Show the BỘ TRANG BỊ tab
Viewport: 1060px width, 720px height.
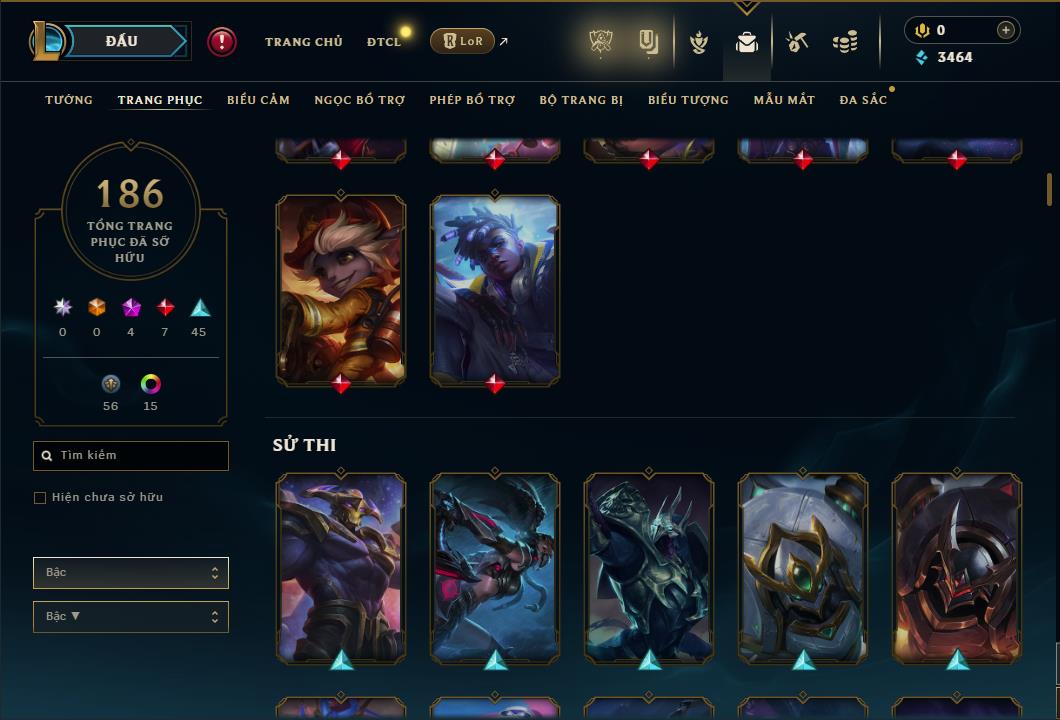click(581, 100)
